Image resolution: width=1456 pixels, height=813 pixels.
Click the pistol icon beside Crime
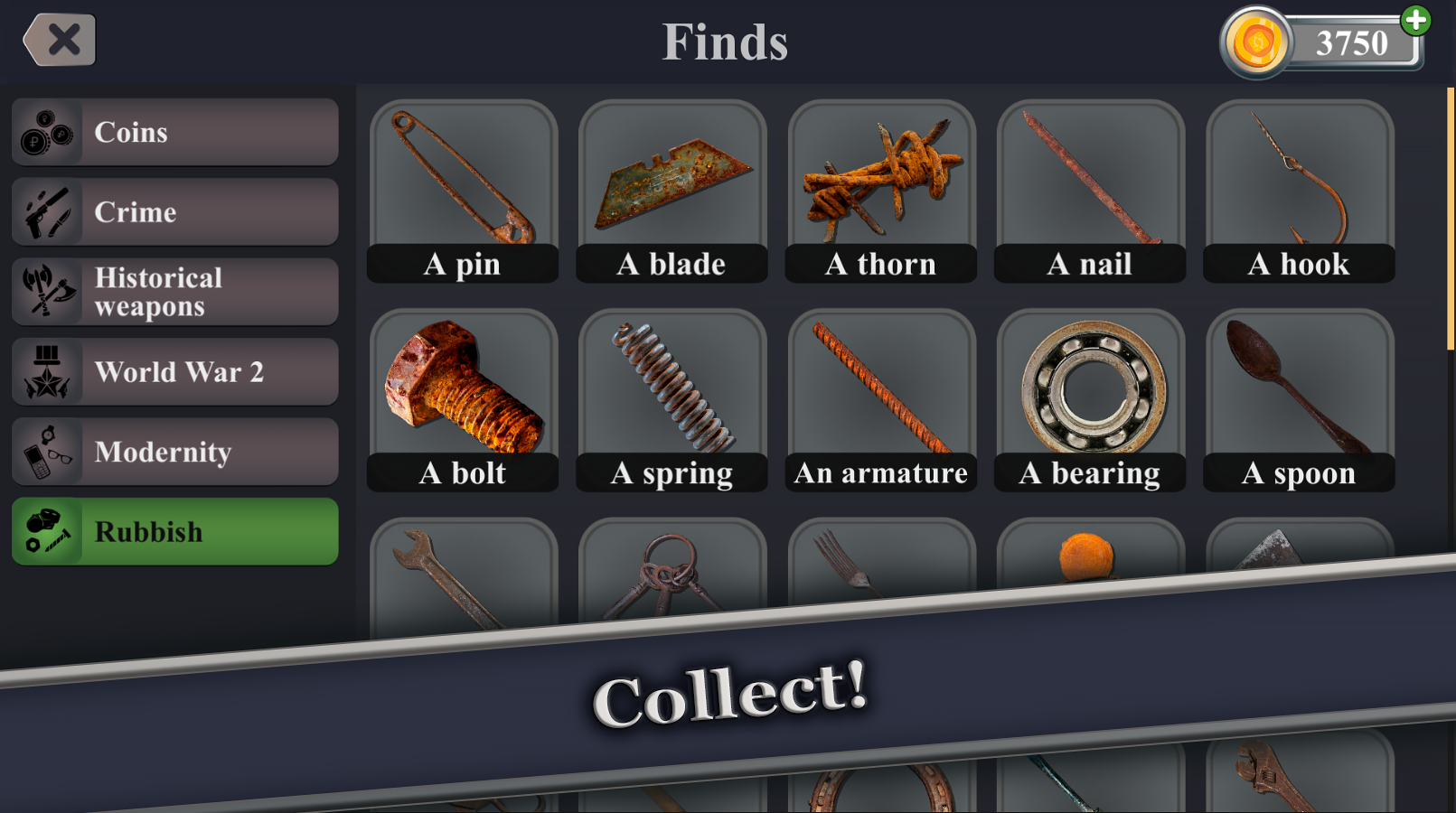48,211
